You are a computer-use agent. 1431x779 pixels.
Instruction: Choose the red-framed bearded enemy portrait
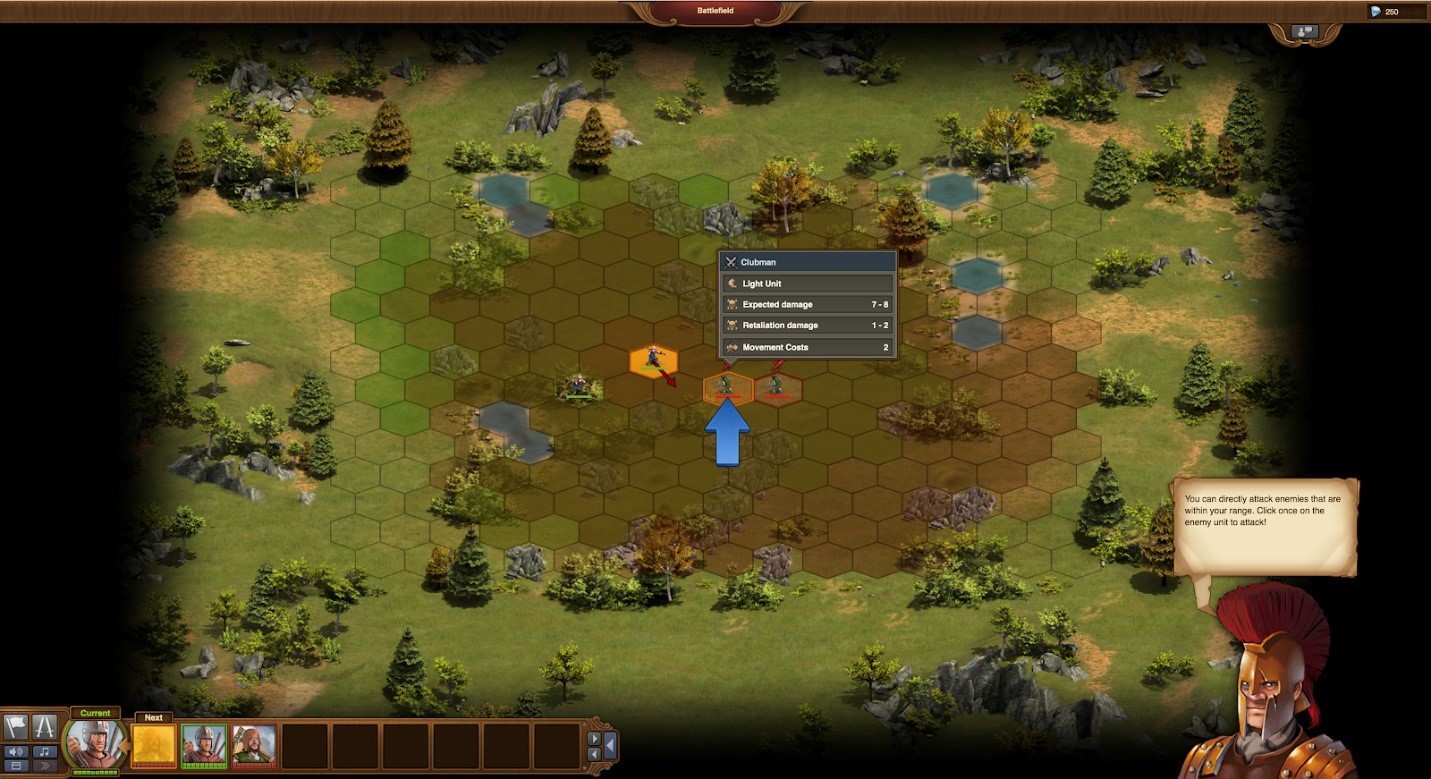[x=254, y=746]
